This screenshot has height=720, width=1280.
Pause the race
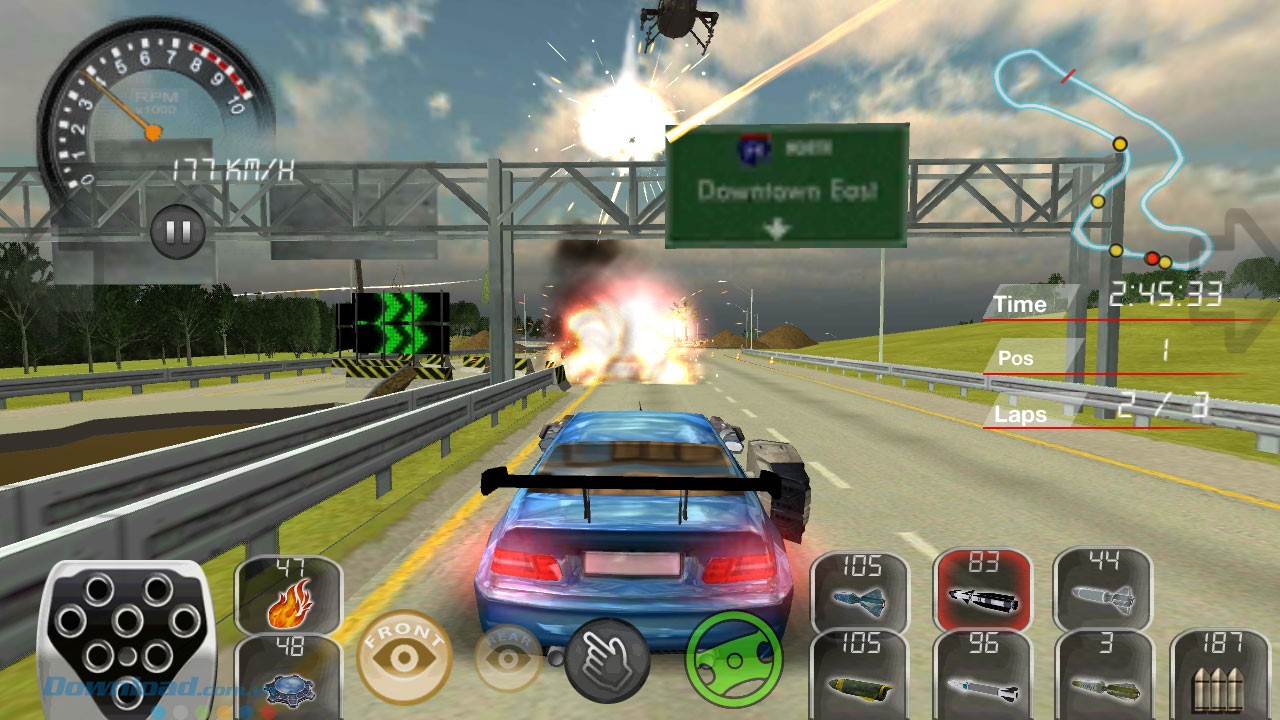coord(178,233)
